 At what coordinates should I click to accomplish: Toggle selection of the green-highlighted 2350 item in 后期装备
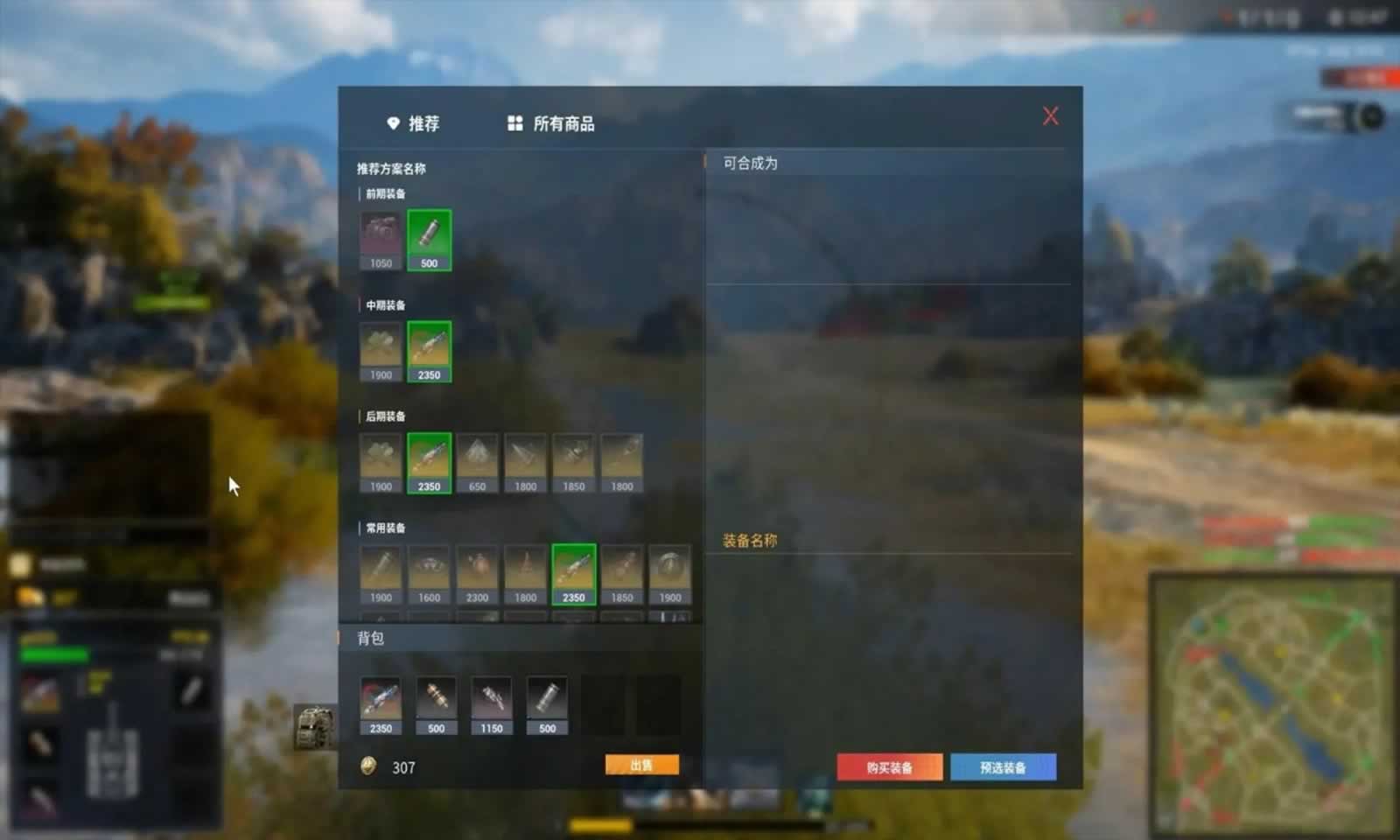pos(429,459)
